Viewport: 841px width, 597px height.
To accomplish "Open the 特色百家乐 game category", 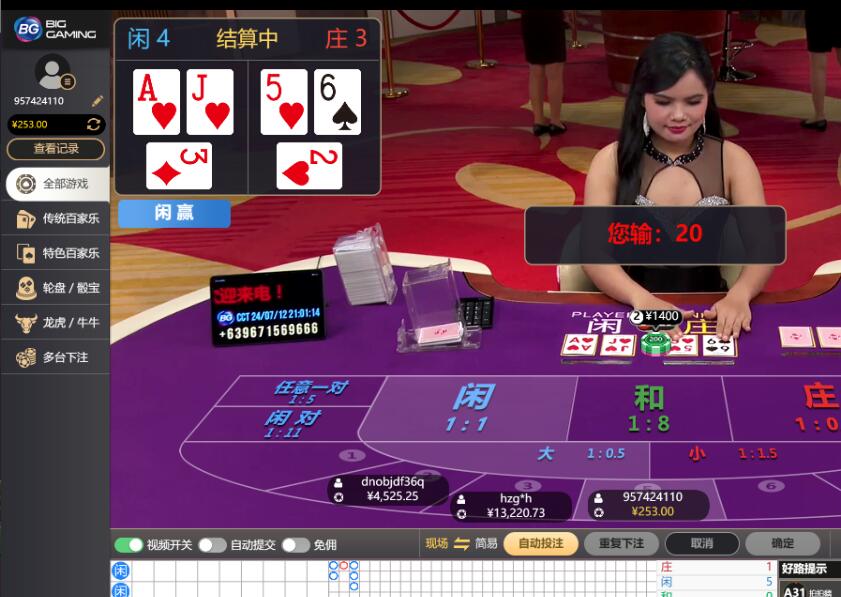I will (x=57, y=254).
